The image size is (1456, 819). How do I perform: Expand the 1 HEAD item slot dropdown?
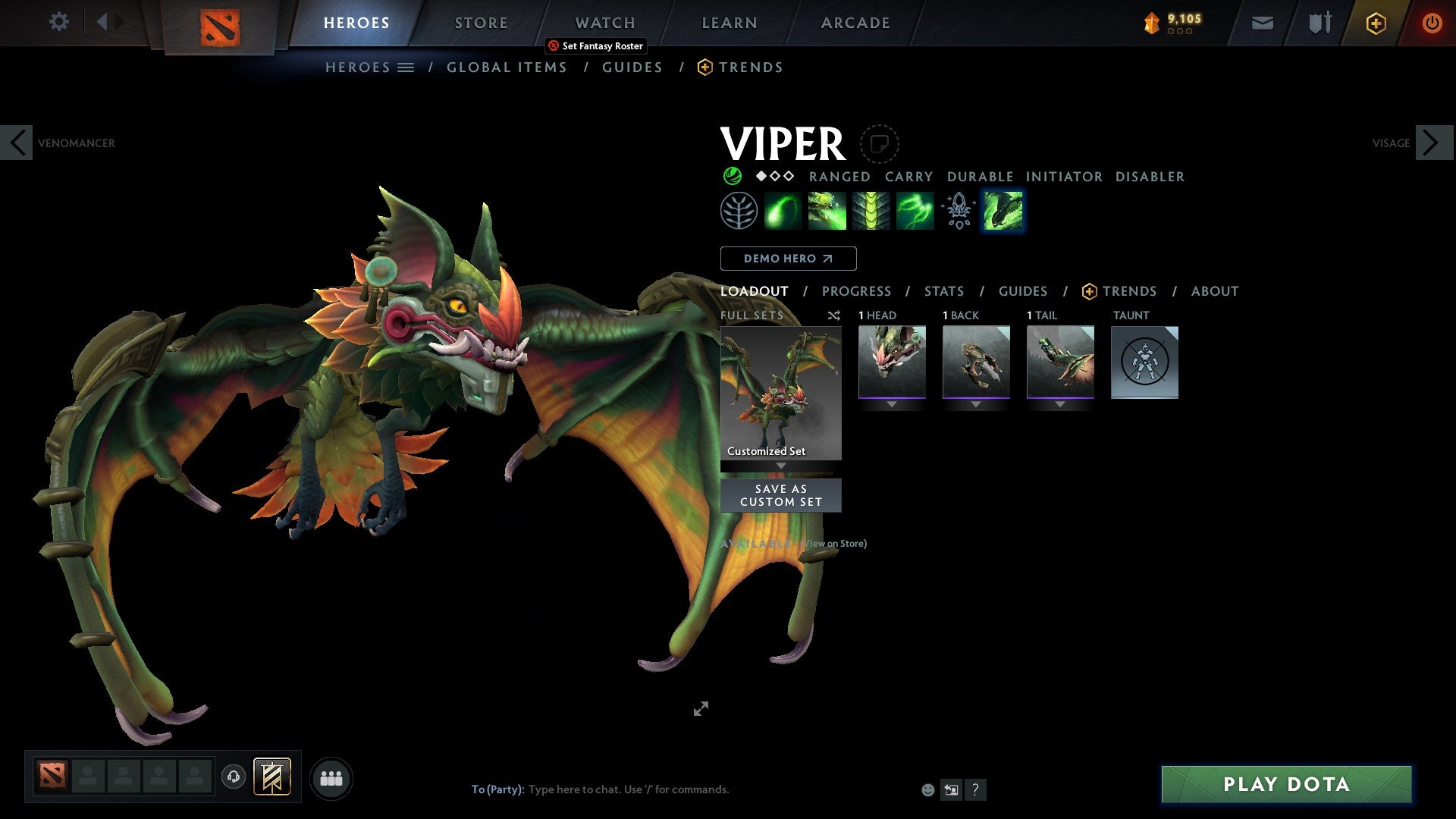click(892, 403)
